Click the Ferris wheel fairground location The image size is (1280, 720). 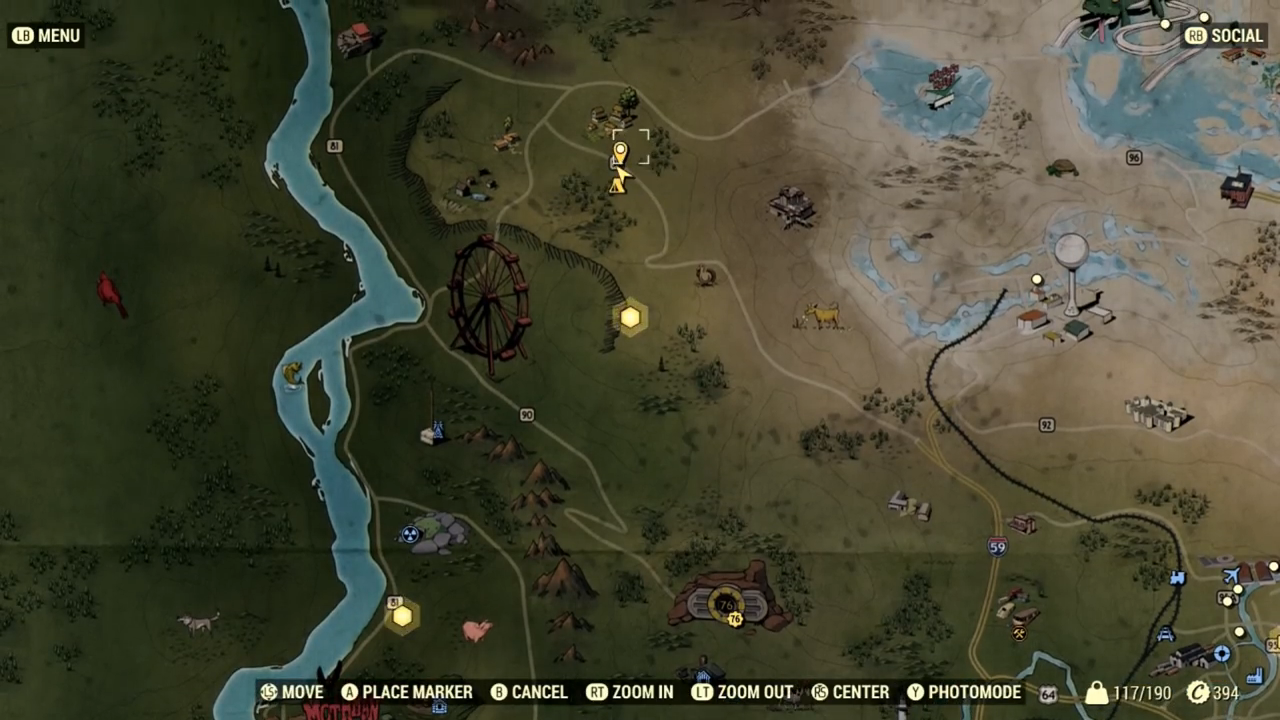coord(488,300)
